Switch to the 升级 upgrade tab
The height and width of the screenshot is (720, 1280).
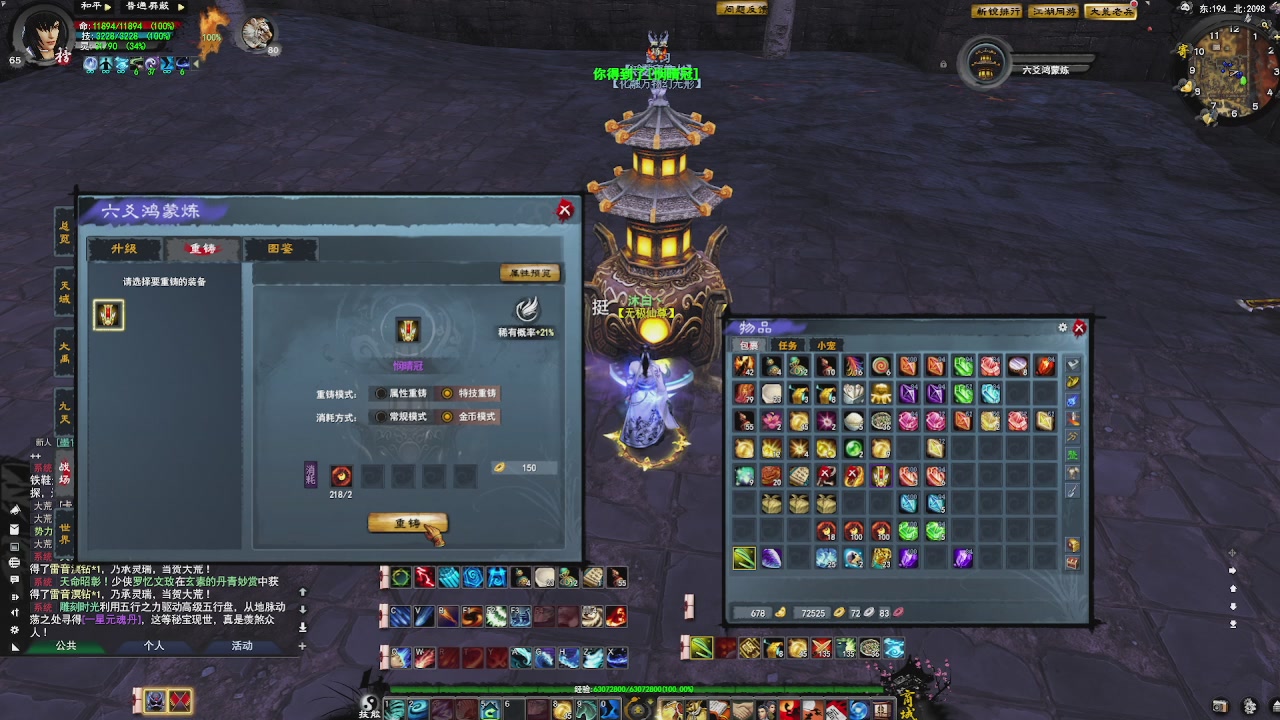point(124,249)
